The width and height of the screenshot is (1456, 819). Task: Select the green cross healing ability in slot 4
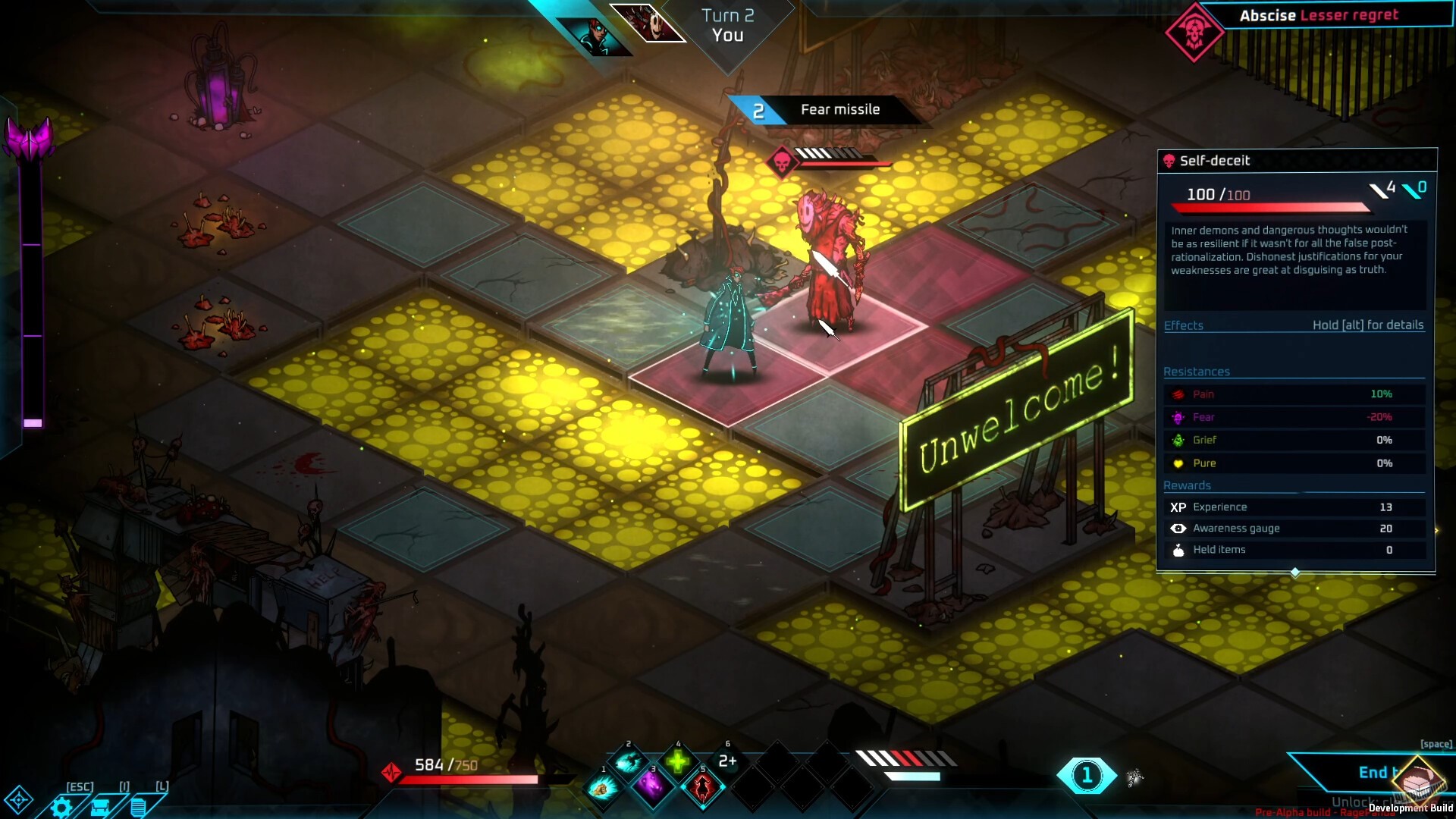point(679,761)
